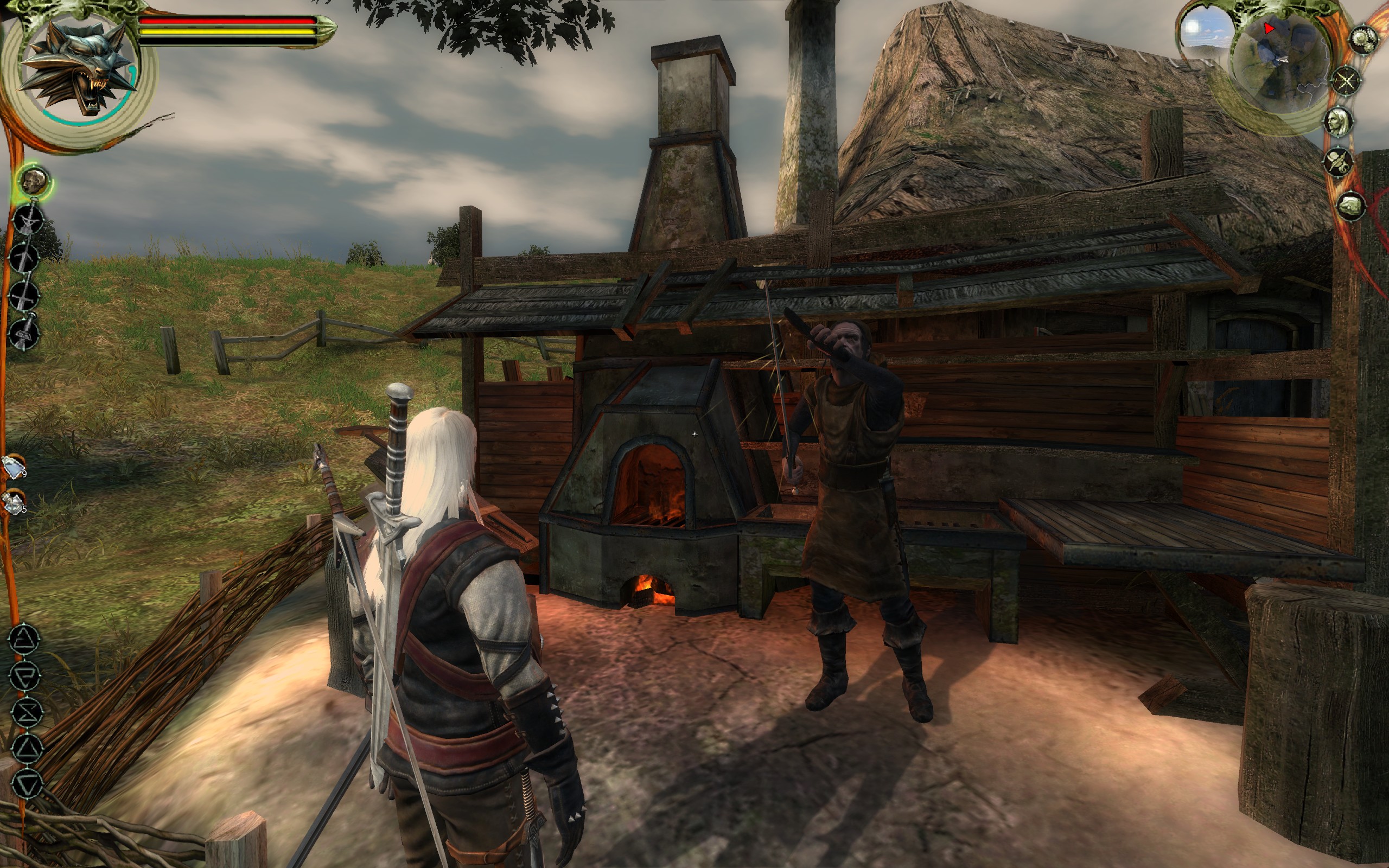Open the hero character sheet portrait icon

pyautogui.click(x=1338, y=121)
